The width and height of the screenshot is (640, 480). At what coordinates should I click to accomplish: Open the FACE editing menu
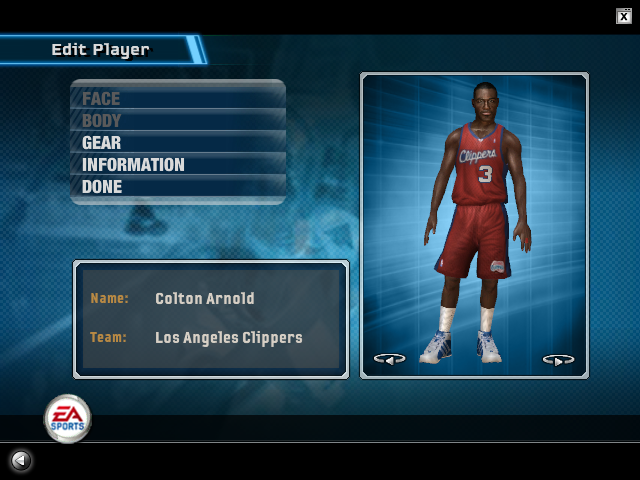101,99
